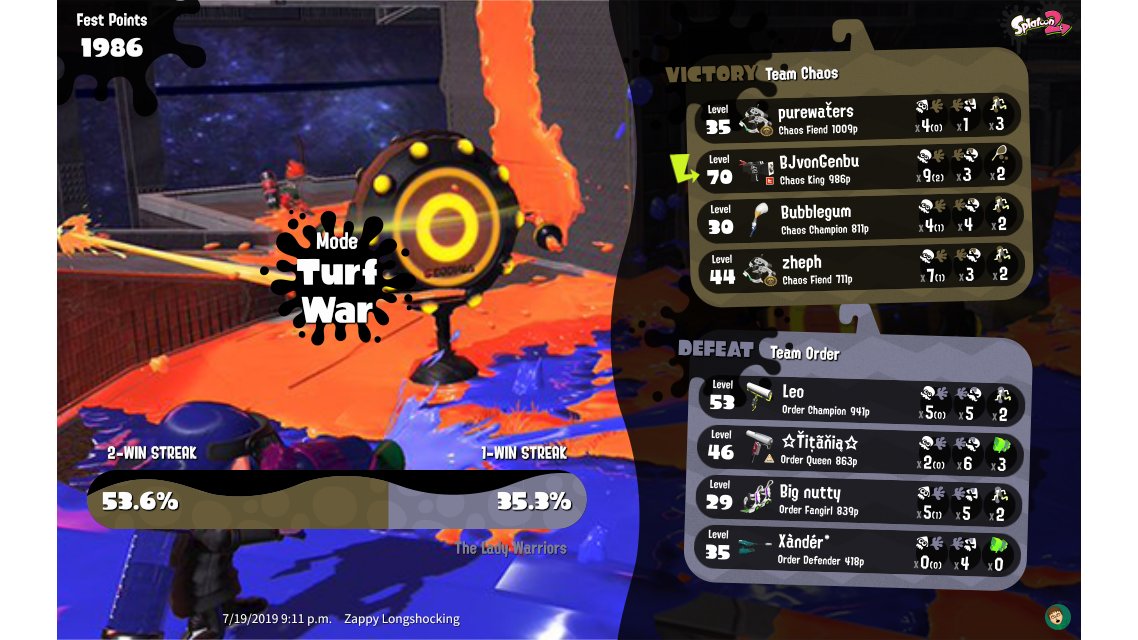Click the Splatoon 2 logo
This screenshot has height=640, width=1138.
[x=1040, y=23]
